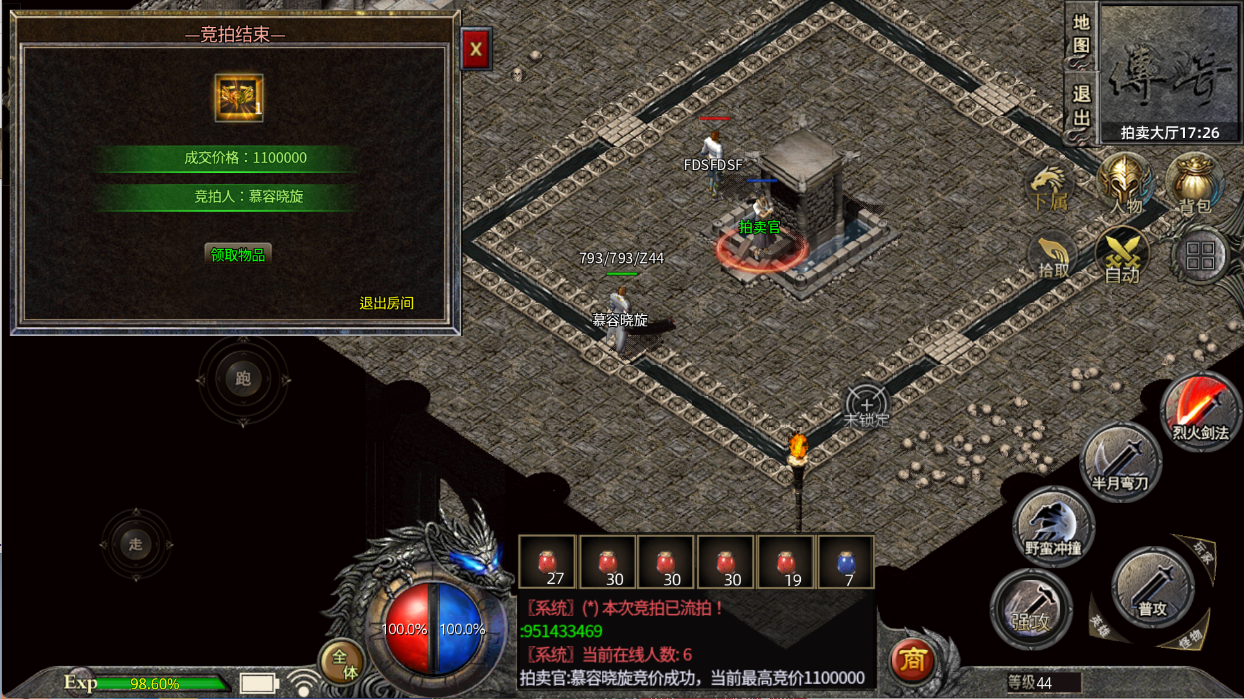Show the 下属 subordinate menu
The image size is (1244, 699).
click(1049, 188)
